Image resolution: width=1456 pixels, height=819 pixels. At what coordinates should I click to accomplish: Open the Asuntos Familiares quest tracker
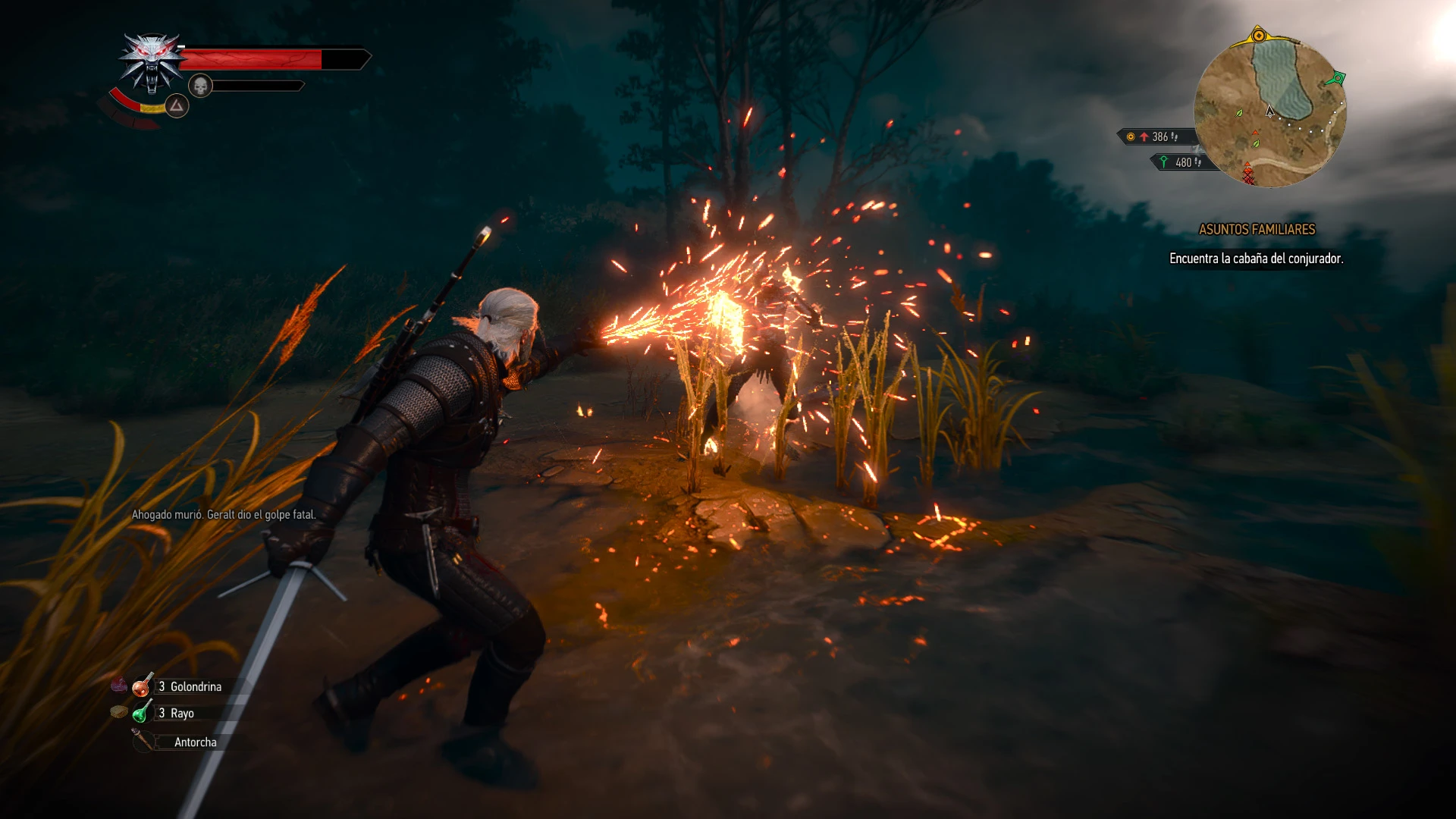coord(1257,229)
